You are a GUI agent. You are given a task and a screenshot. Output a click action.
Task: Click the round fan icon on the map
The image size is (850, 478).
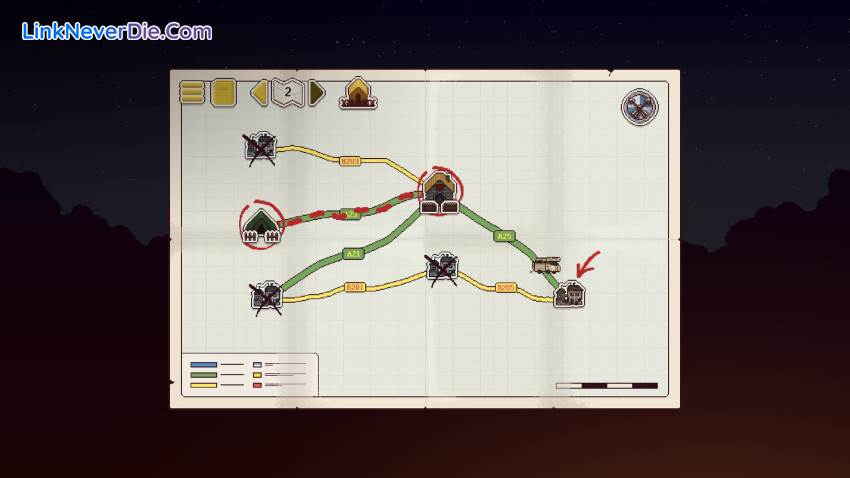click(638, 107)
